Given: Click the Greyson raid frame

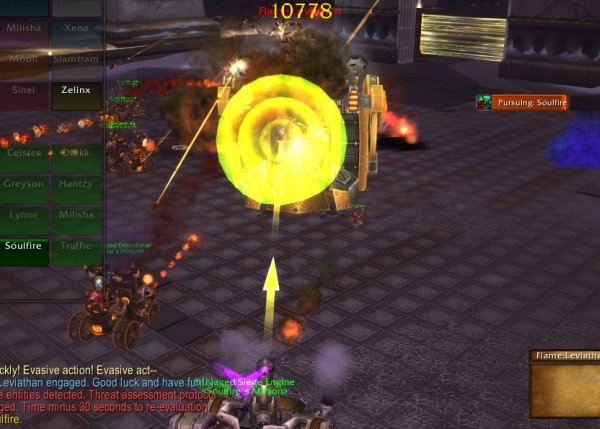Looking at the screenshot, I should coord(24,184).
